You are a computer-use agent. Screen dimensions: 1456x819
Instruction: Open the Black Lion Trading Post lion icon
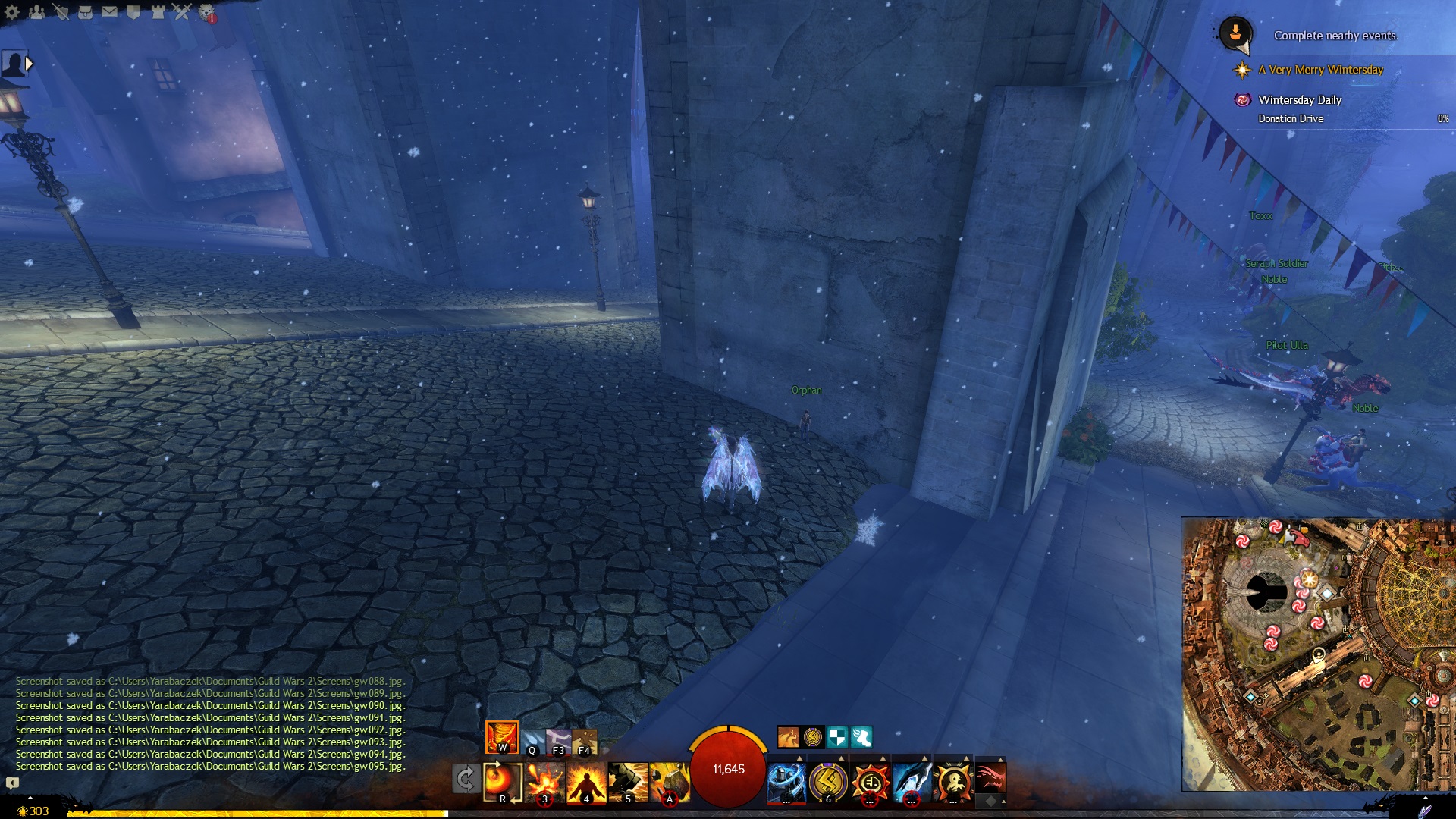(x=206, y=12)
